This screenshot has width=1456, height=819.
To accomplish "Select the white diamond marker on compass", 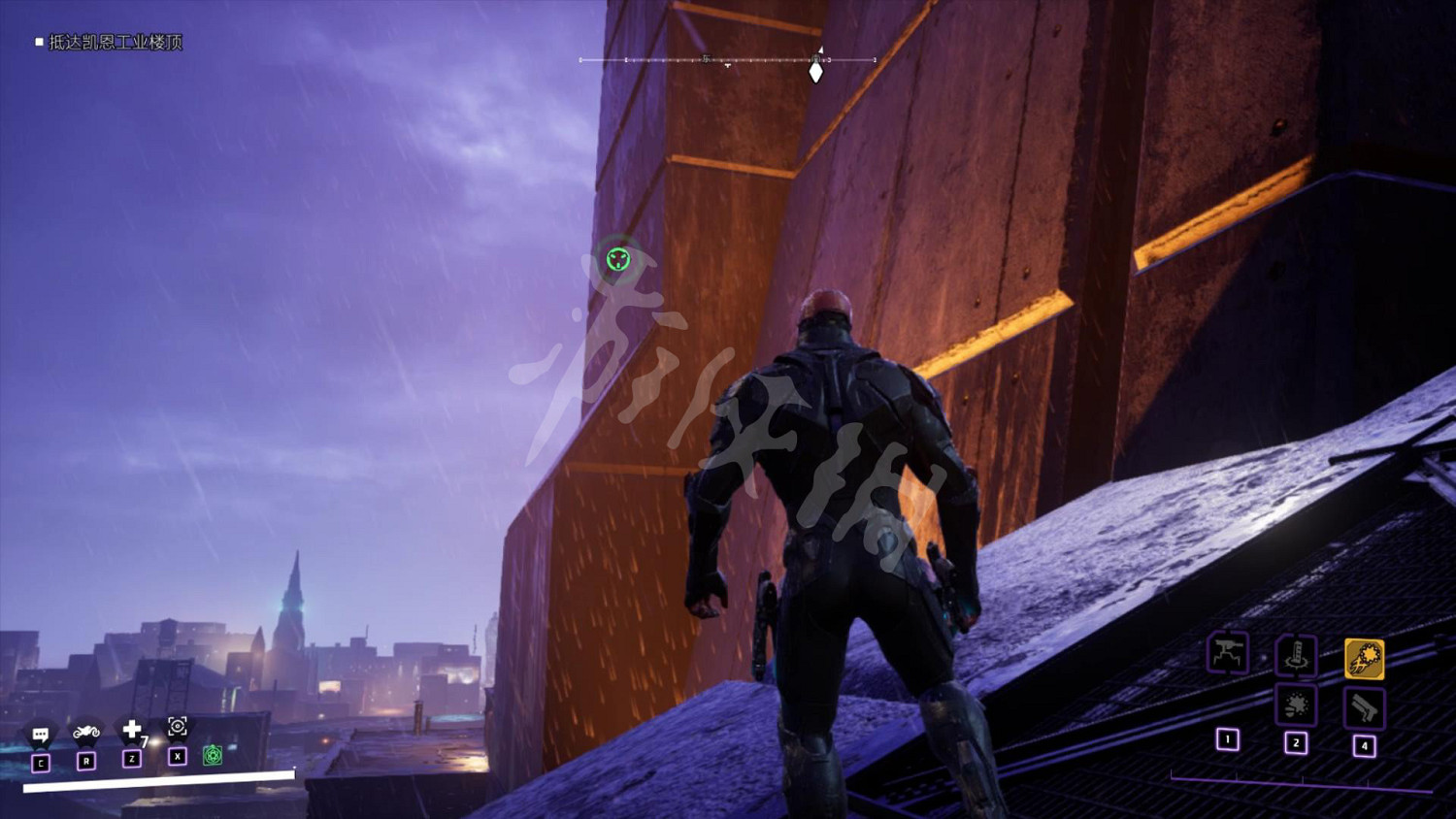I will coord(816,72).
